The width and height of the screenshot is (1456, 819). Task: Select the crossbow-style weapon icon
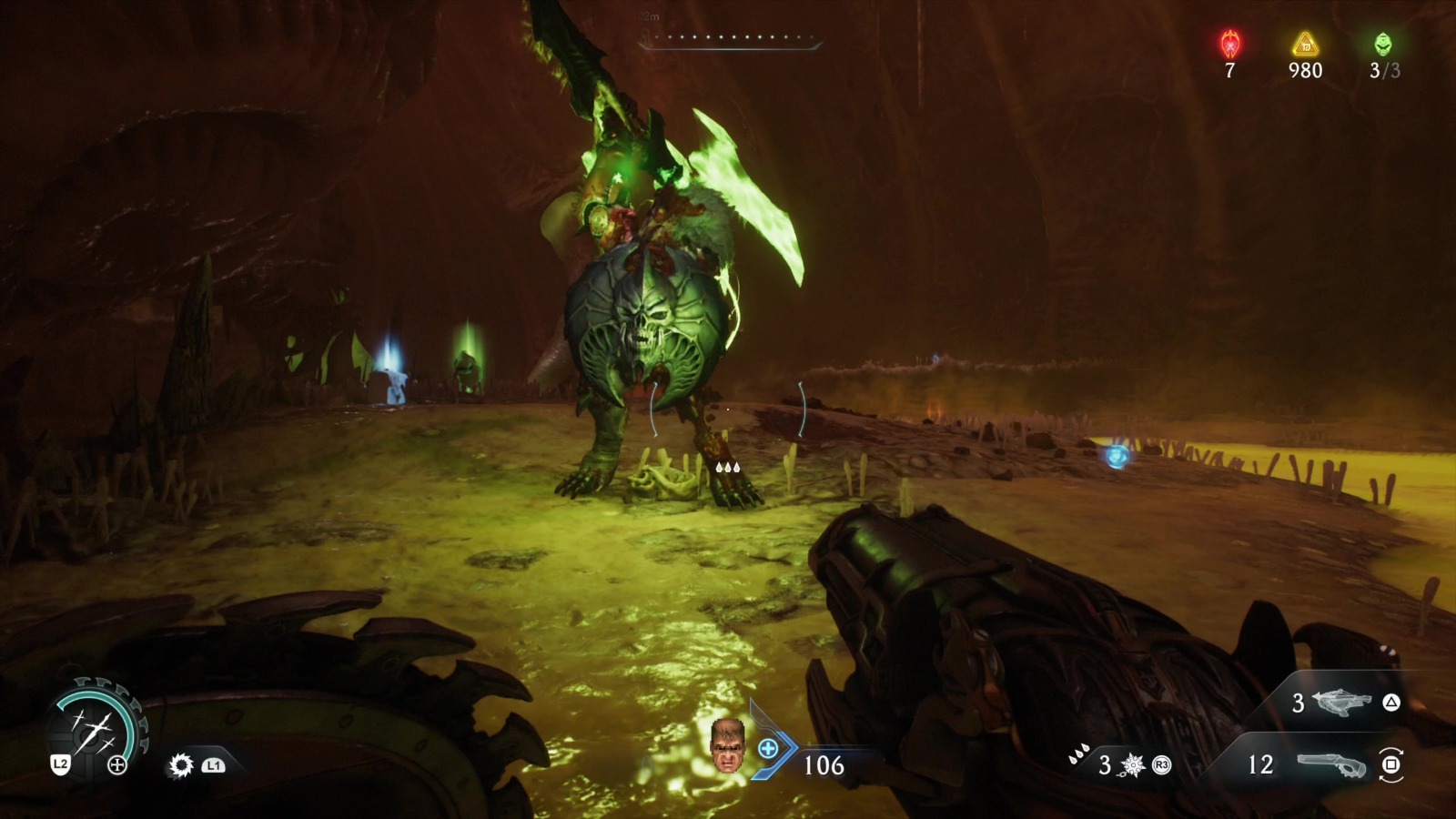tap(1342, 702)
